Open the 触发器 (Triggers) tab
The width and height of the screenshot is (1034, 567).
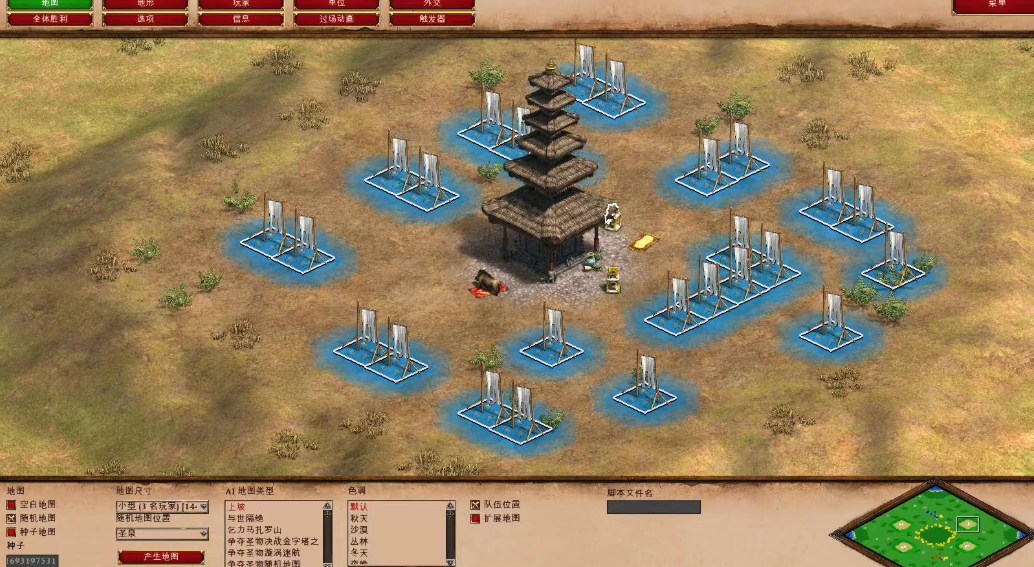point(431,19)
